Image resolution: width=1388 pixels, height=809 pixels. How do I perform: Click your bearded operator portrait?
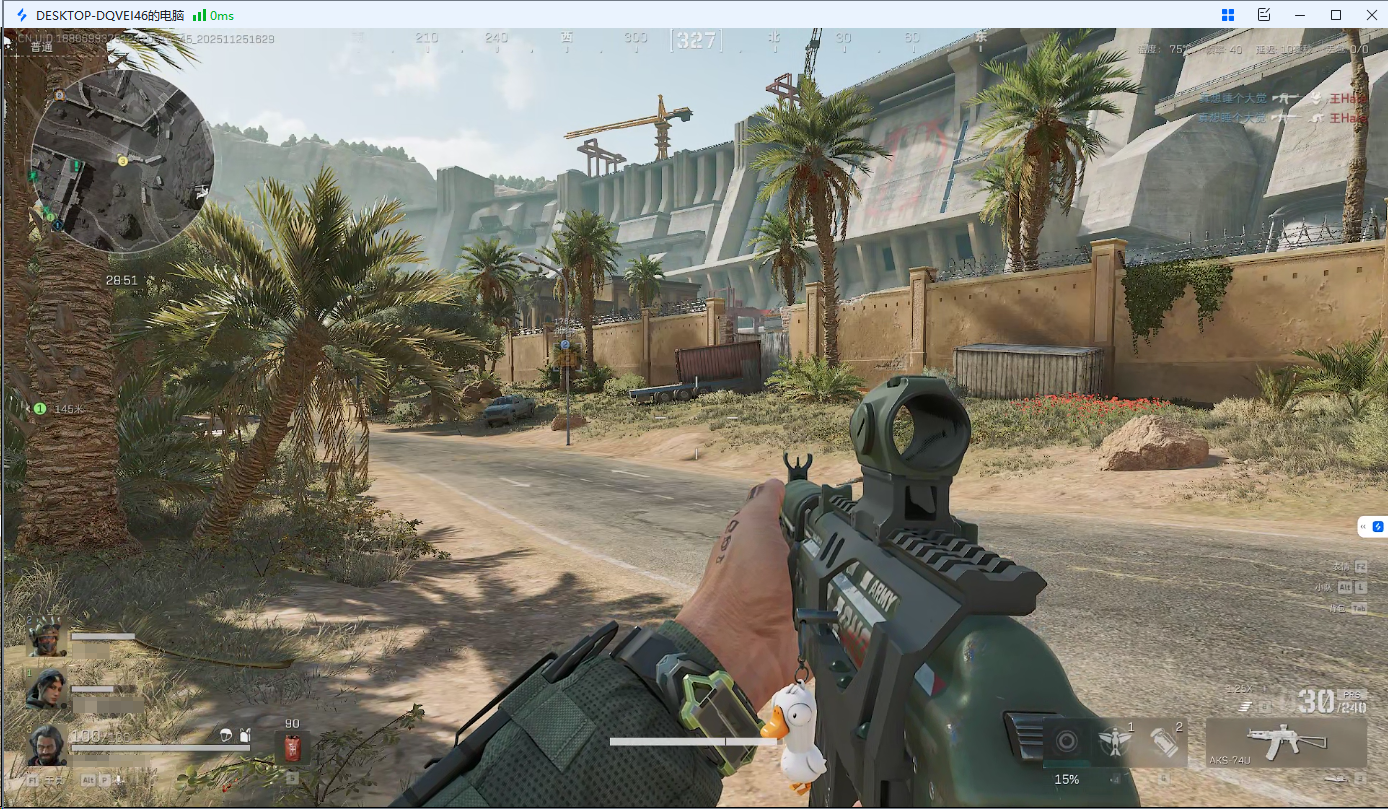(x=46, y=744)
